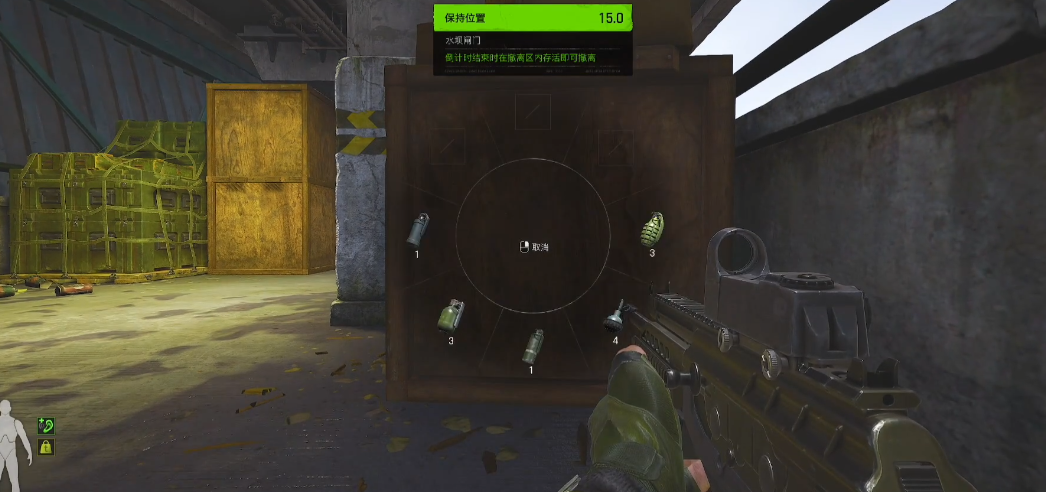Click the green ear hearing status icon
The width and height of the screenshot is (1046, 492).
point(46,426)
